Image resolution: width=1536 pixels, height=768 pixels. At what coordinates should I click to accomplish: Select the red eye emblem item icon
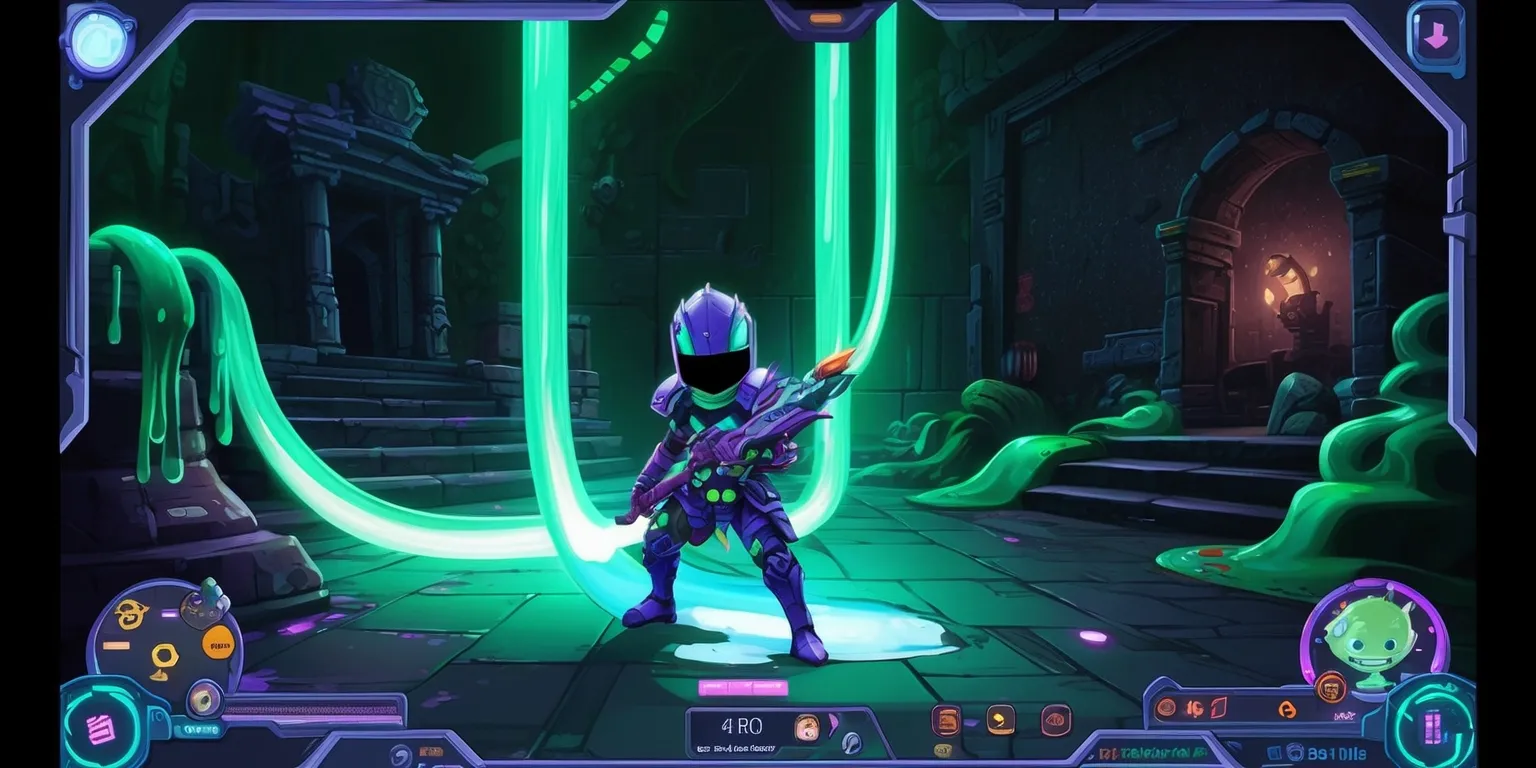click(x=1056, y=721)
